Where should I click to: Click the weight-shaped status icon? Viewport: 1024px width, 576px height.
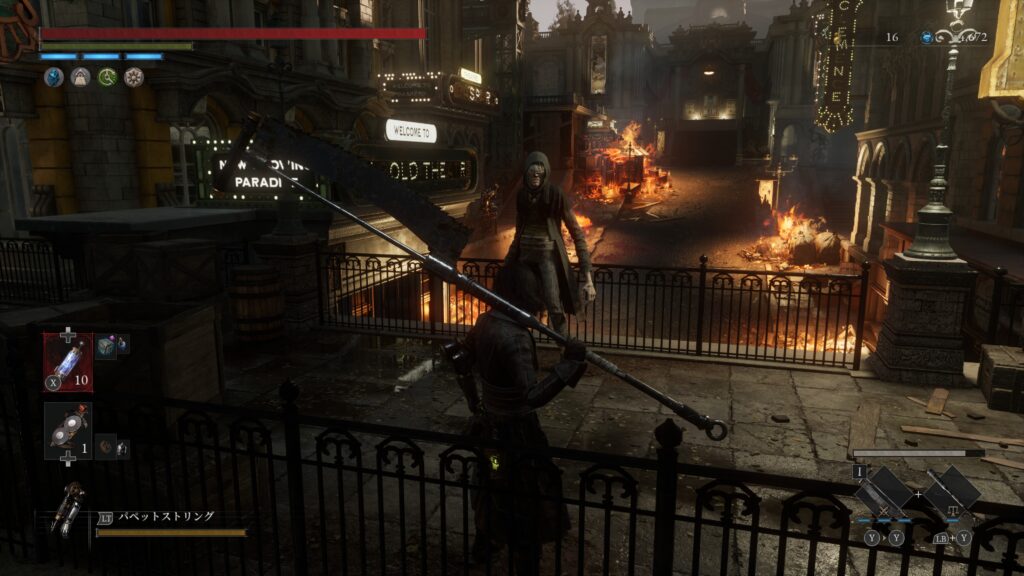[x=80, y=77]
